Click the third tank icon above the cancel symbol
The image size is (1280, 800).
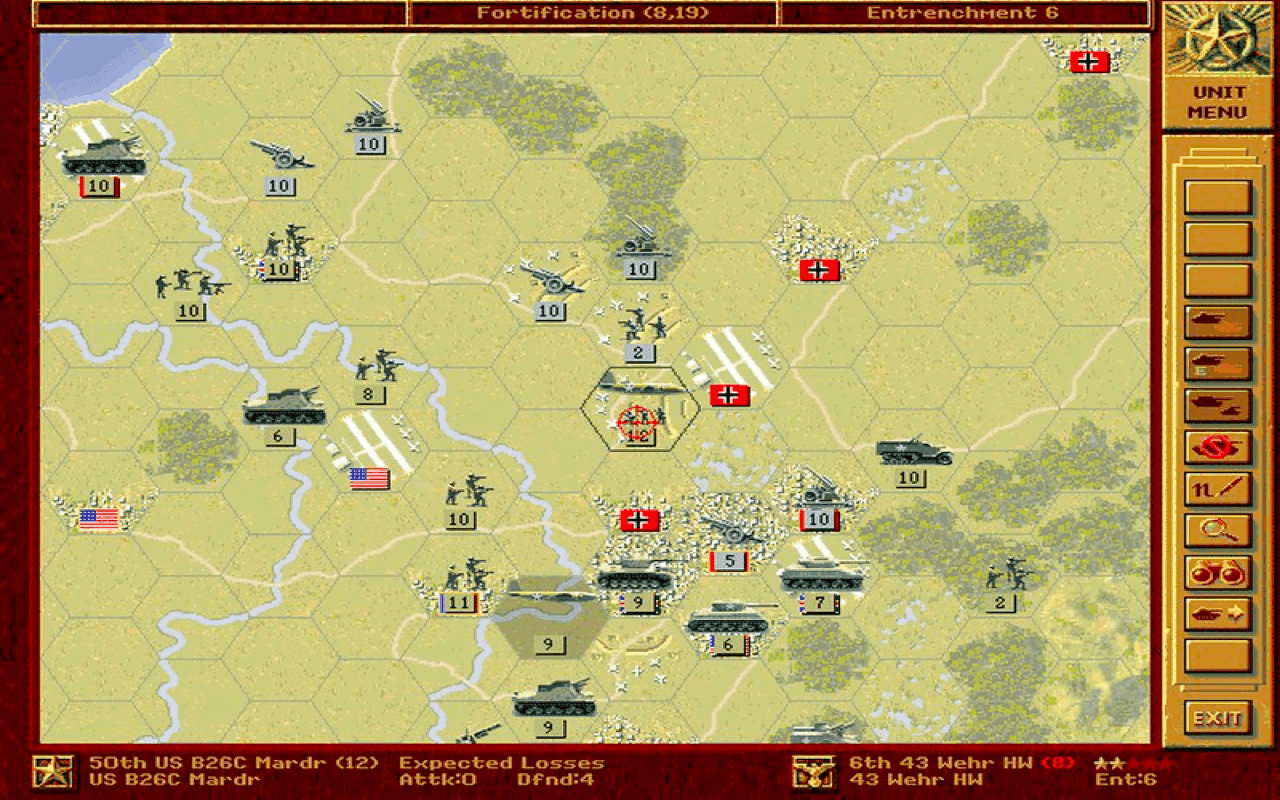point(1216,406)
